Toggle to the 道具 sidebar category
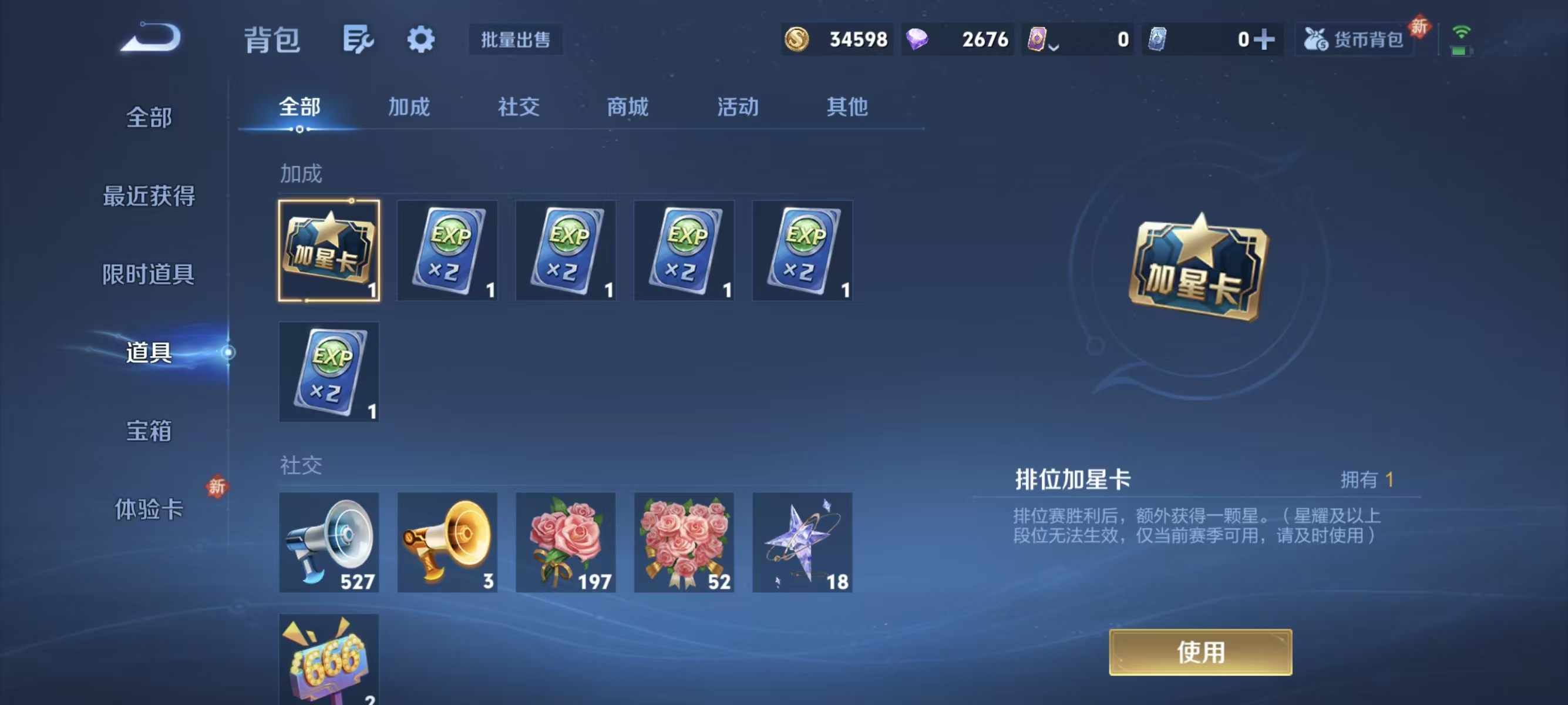The height and width of the screenshot is (705, 1568). (149, 351)
